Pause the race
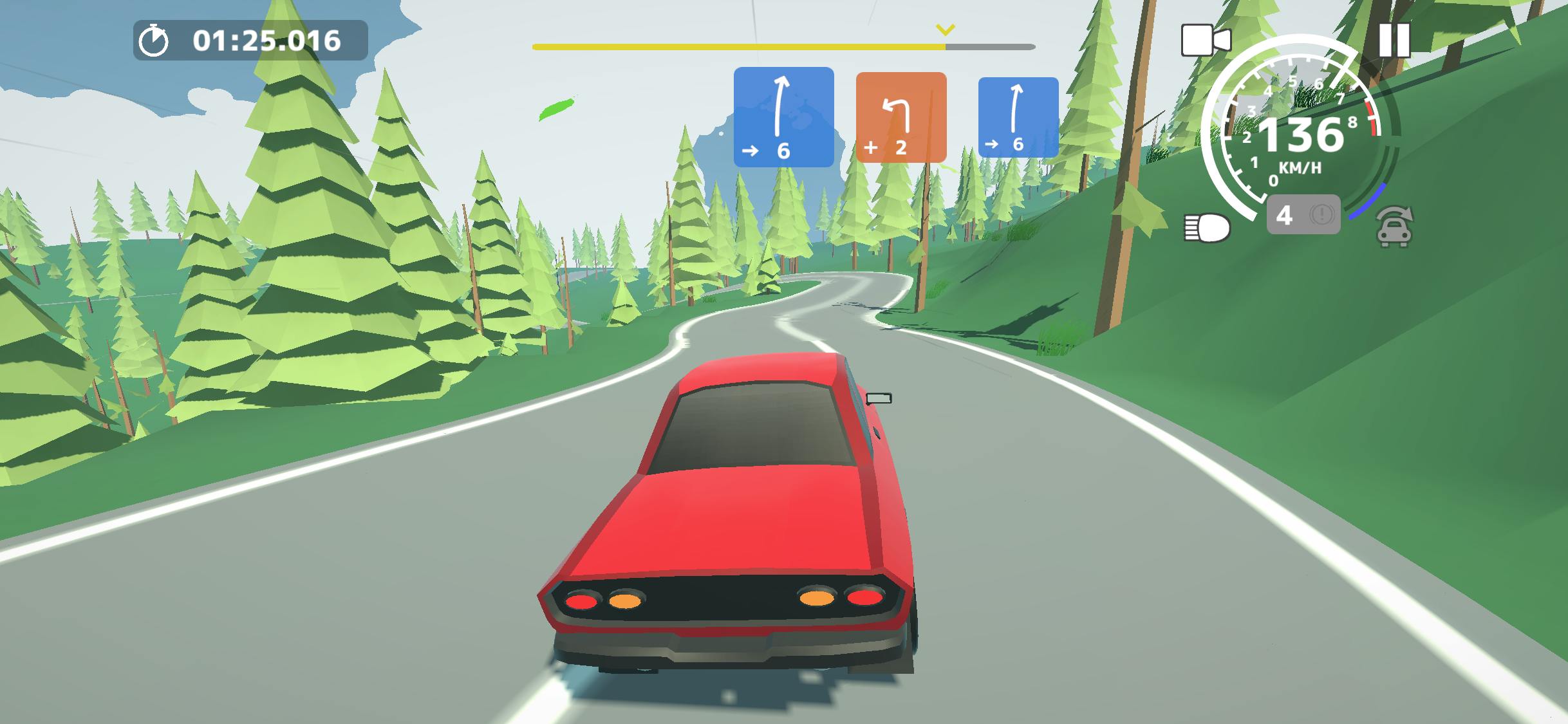 [x=1394, y=41]
